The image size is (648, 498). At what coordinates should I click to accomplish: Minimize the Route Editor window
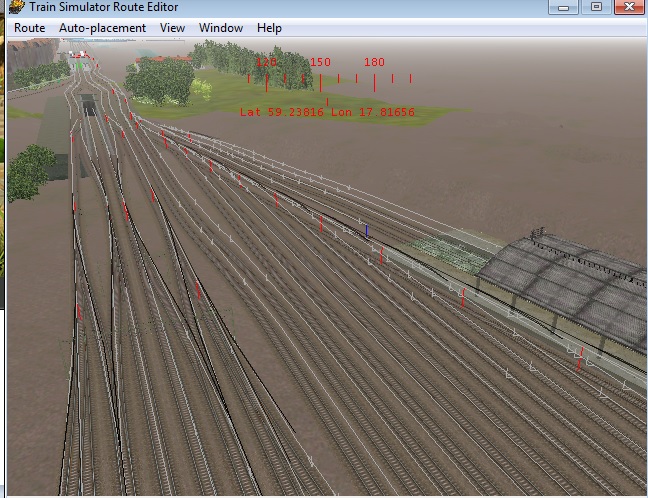click(x=565, y=7)
